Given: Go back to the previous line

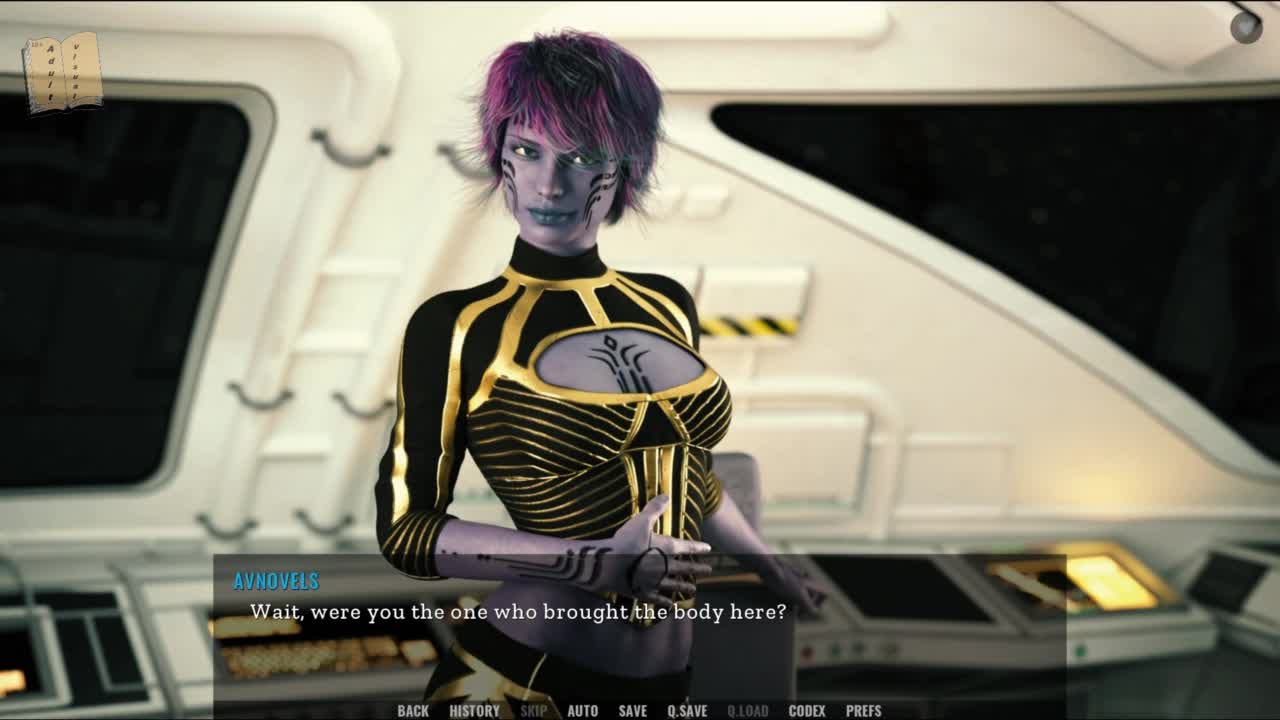Looking at the screenshot, I should 413,711.
